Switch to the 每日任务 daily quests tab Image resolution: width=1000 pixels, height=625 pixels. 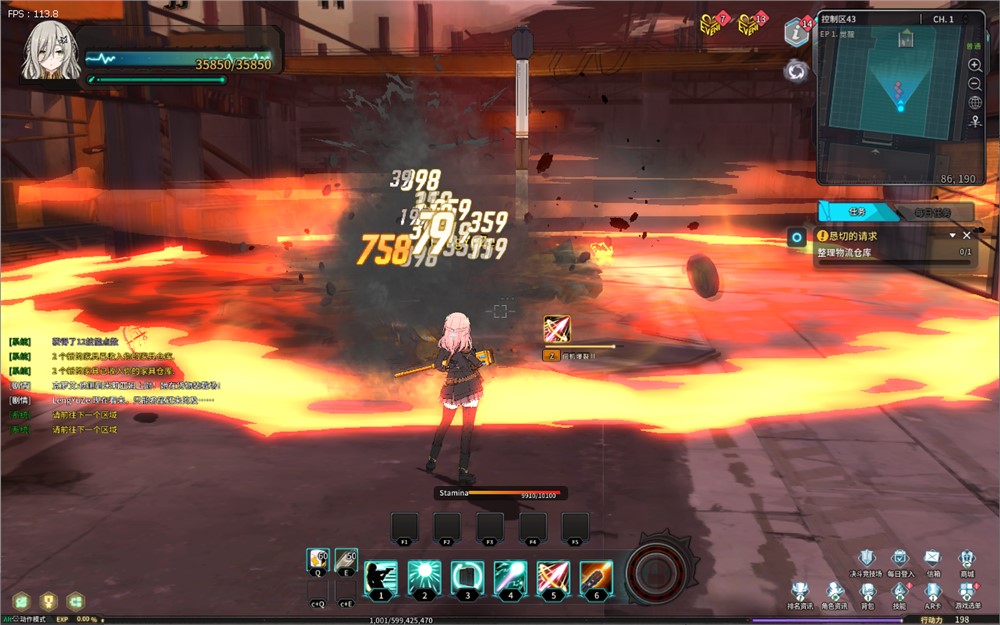tap(930, 212)
